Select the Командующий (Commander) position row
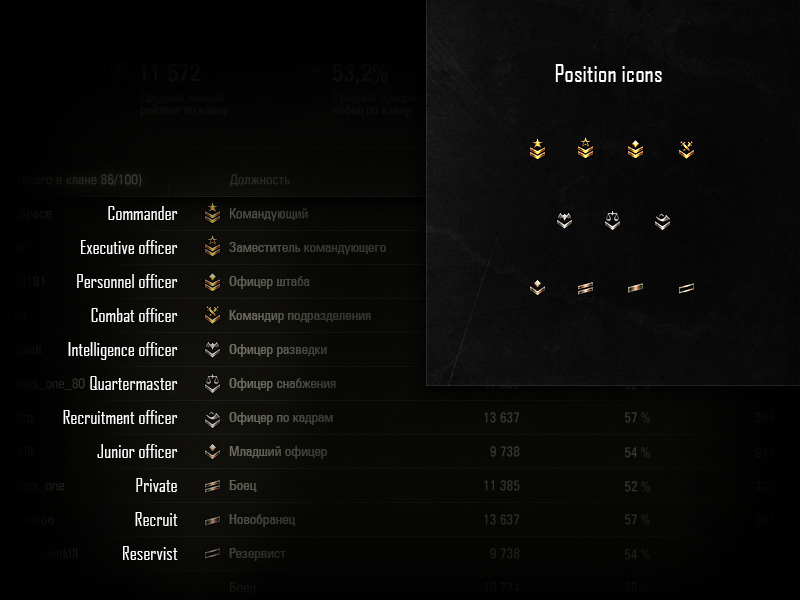Viewport: 800px width, 600px height. [268, 214]
